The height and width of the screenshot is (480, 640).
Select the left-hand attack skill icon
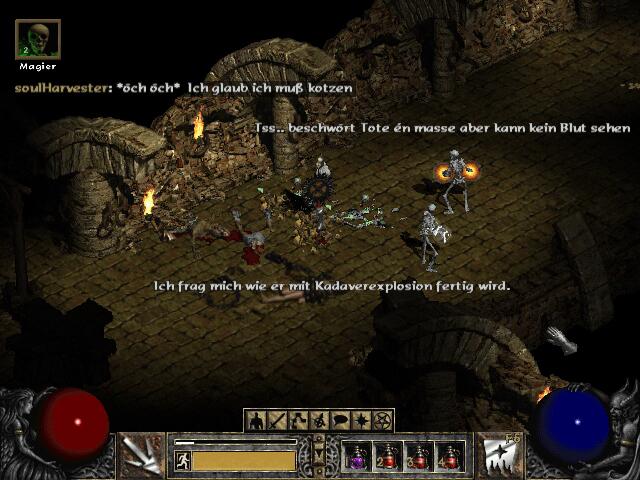(x=142, y=454)
